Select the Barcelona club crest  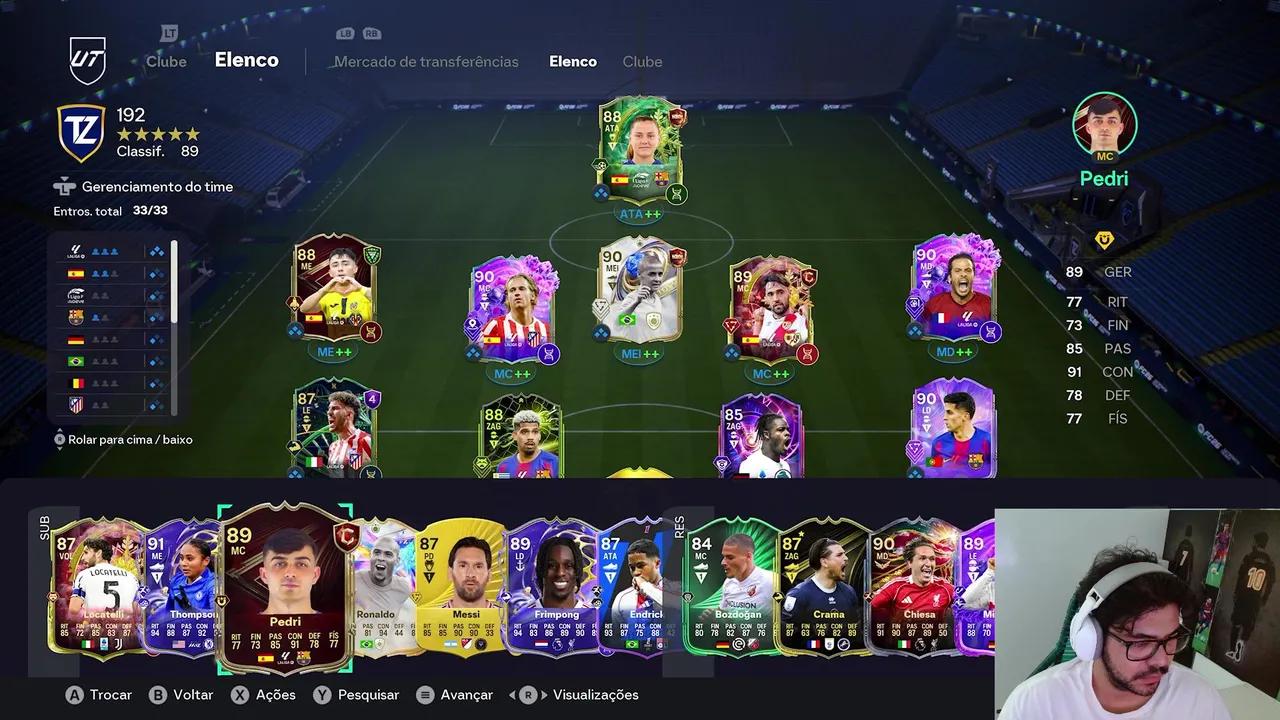pos(76,318)
